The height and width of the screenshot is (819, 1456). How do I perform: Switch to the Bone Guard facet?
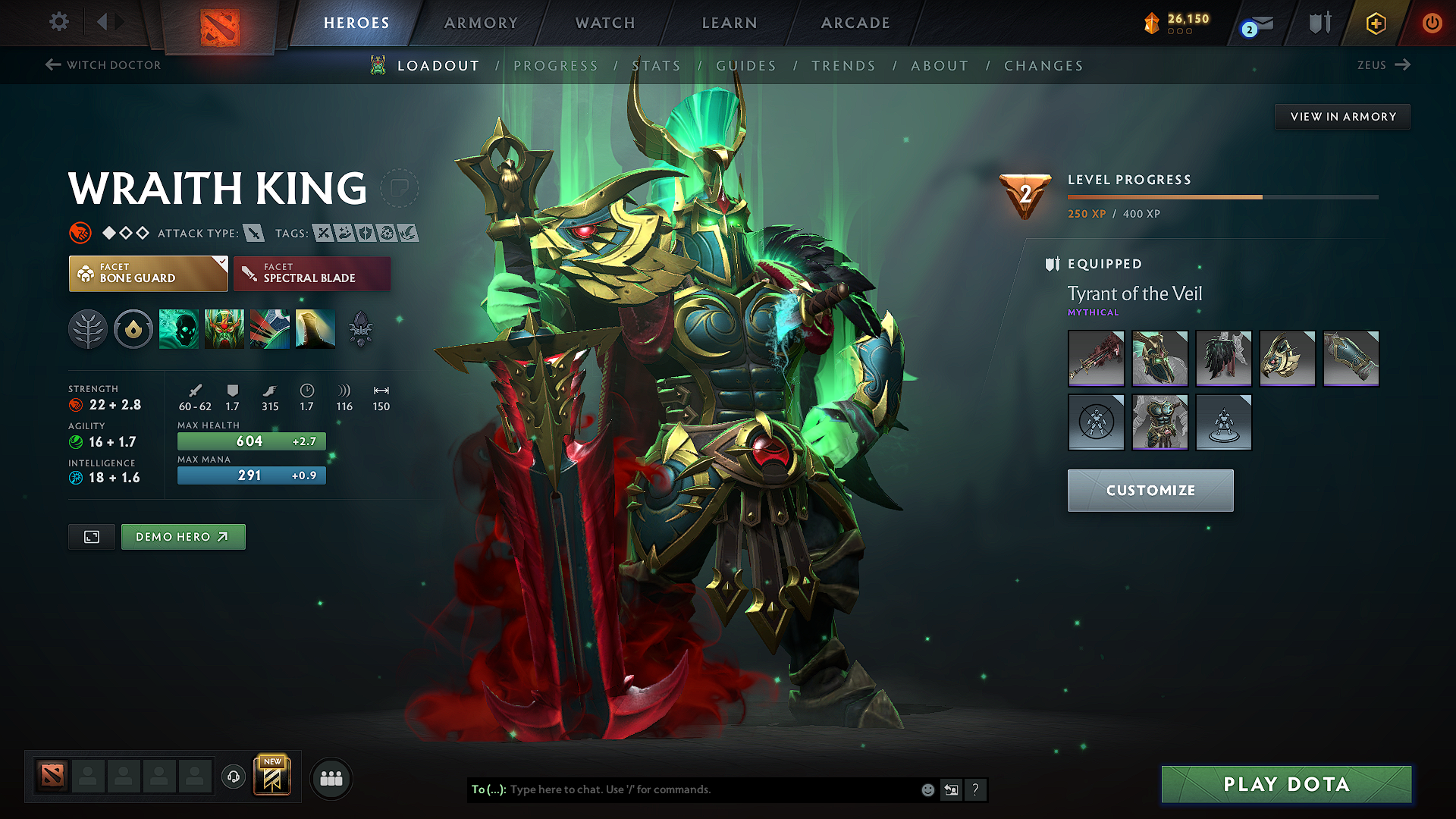point(148,273)
